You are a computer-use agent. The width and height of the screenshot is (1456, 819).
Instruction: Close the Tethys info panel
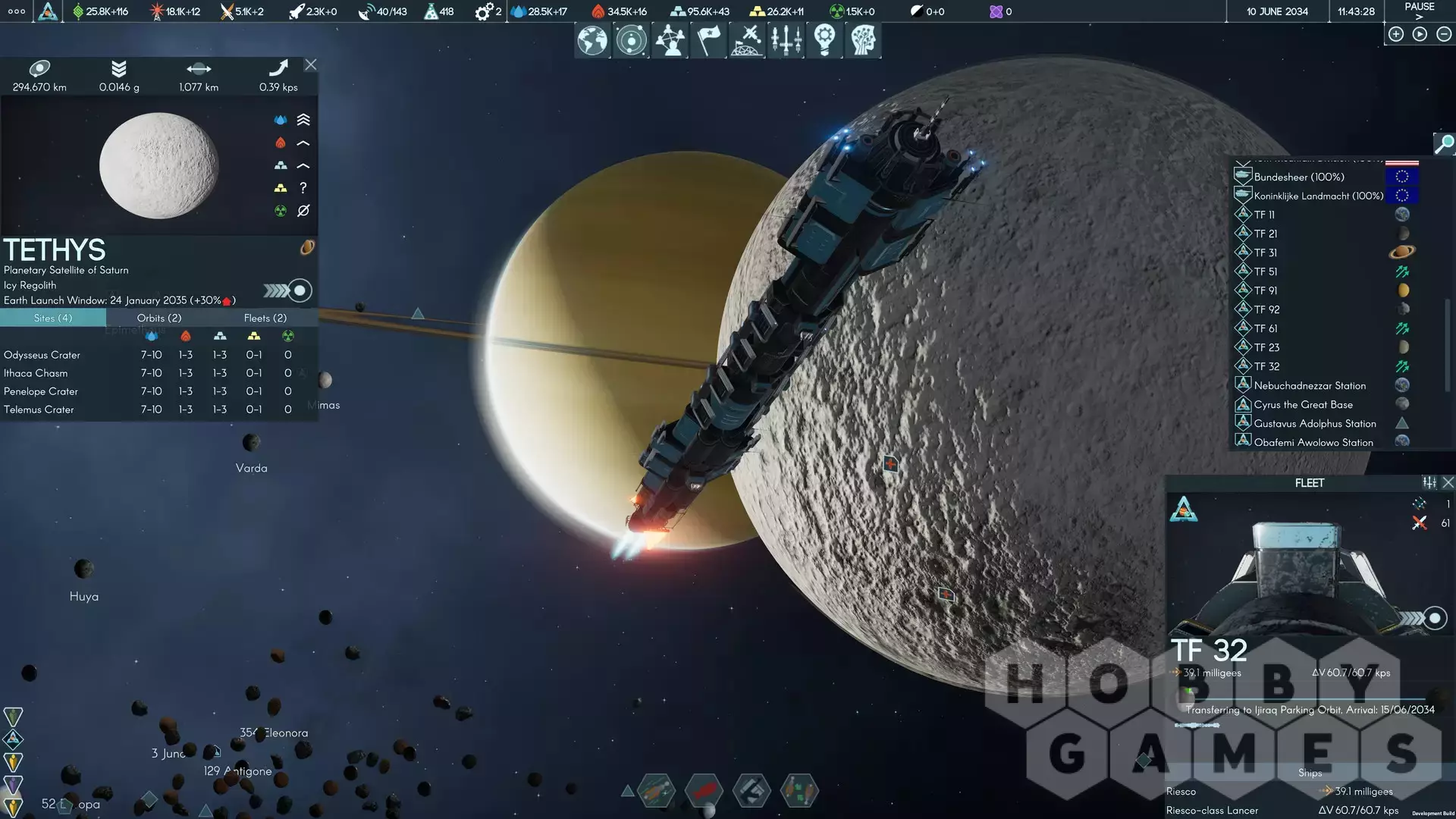tap(310, 65)
